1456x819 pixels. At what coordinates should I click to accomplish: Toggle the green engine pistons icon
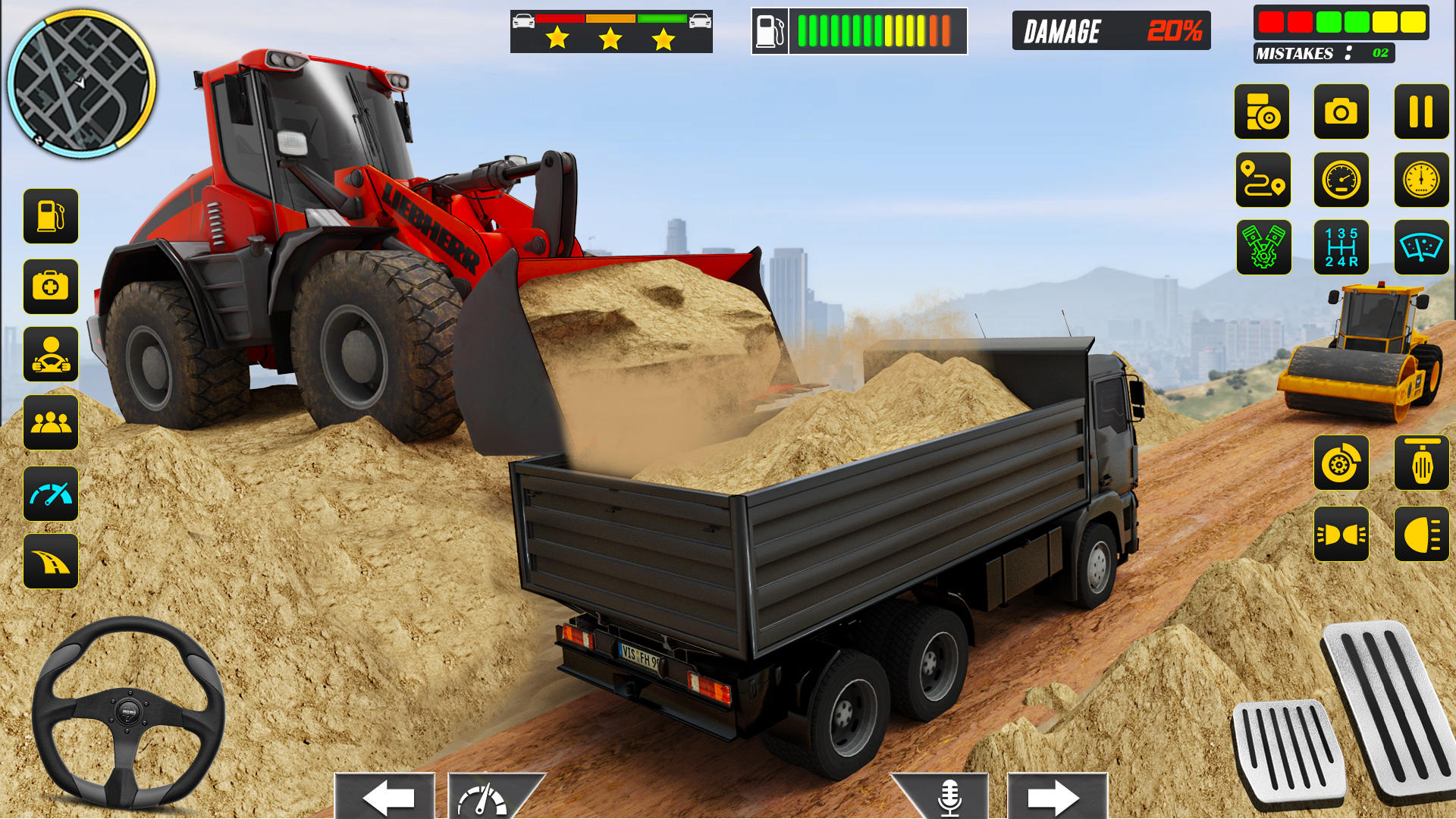[x=1263, y=248]
